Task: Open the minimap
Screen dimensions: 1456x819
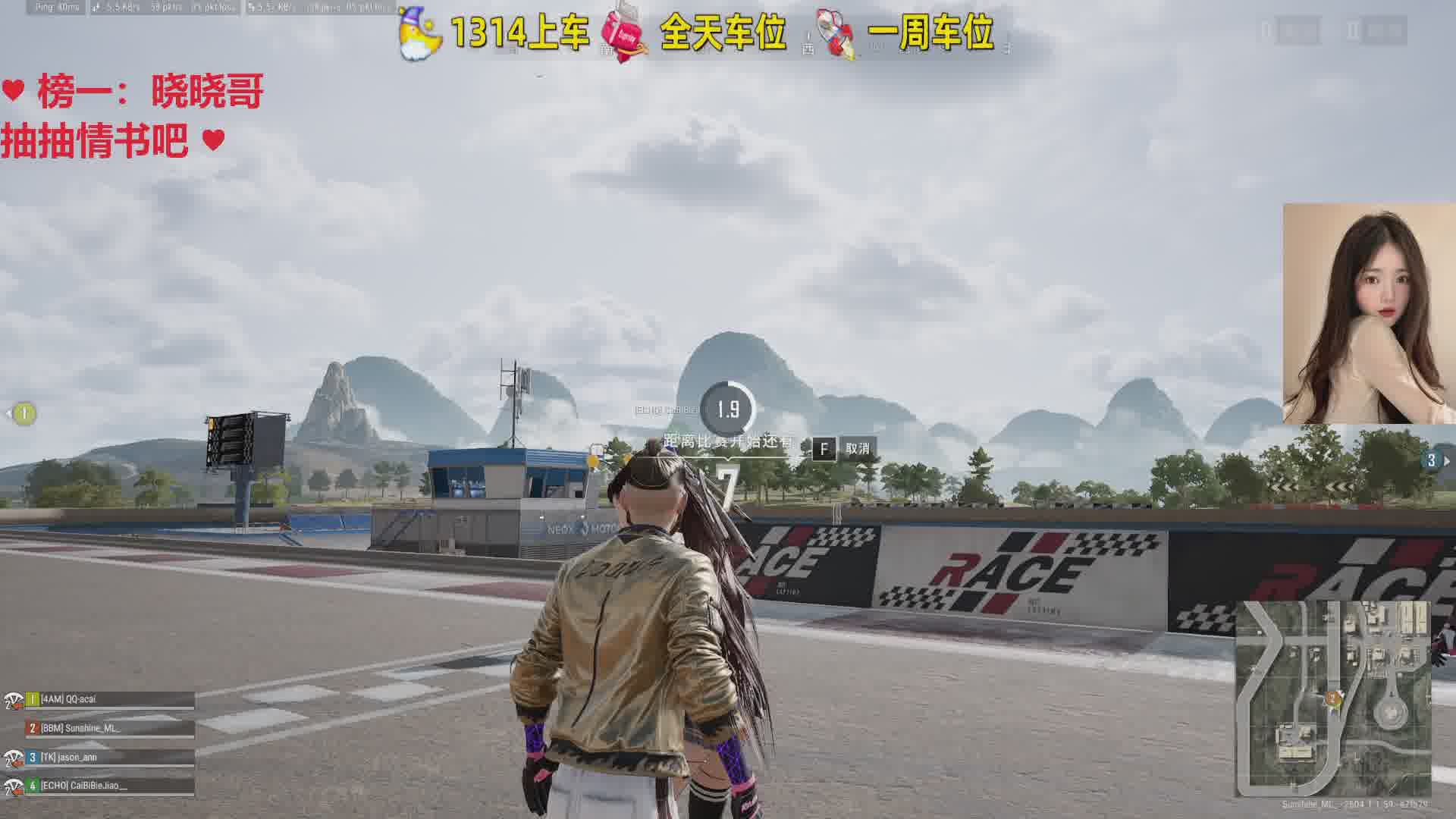Action: tap(1333, 698)
